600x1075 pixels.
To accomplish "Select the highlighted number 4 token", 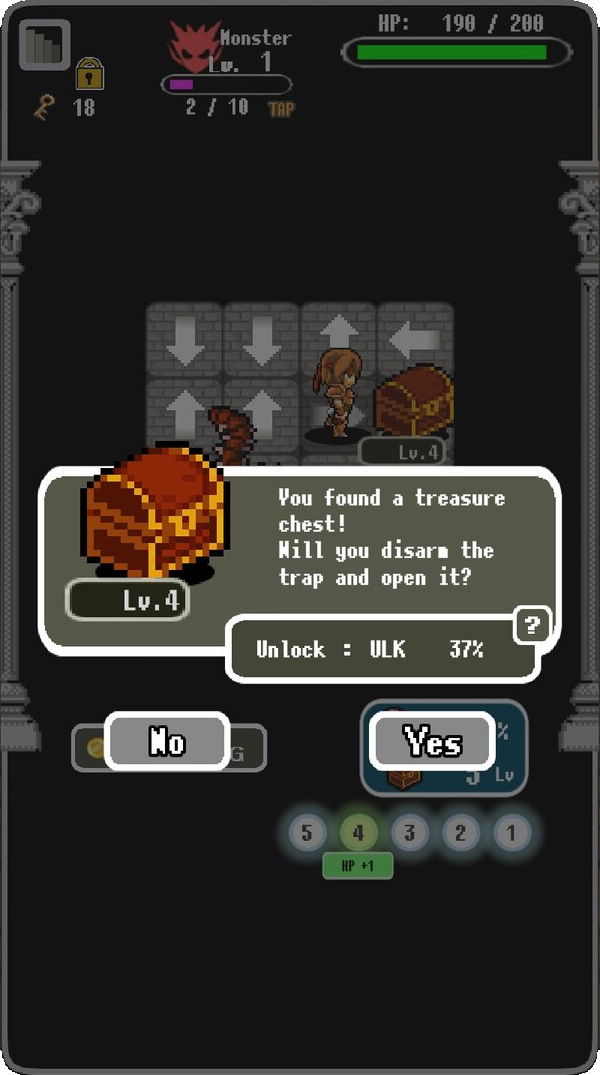I will pyautogui.click(x=358, y=832).
